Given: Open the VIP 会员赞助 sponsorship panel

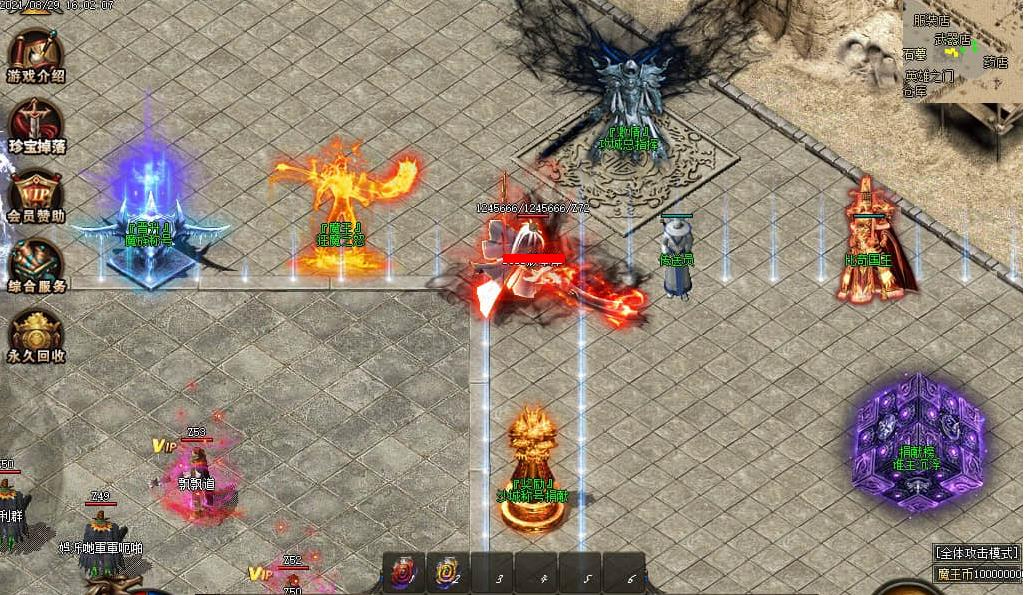Looking at the screenshot, I should click(36, 193).
